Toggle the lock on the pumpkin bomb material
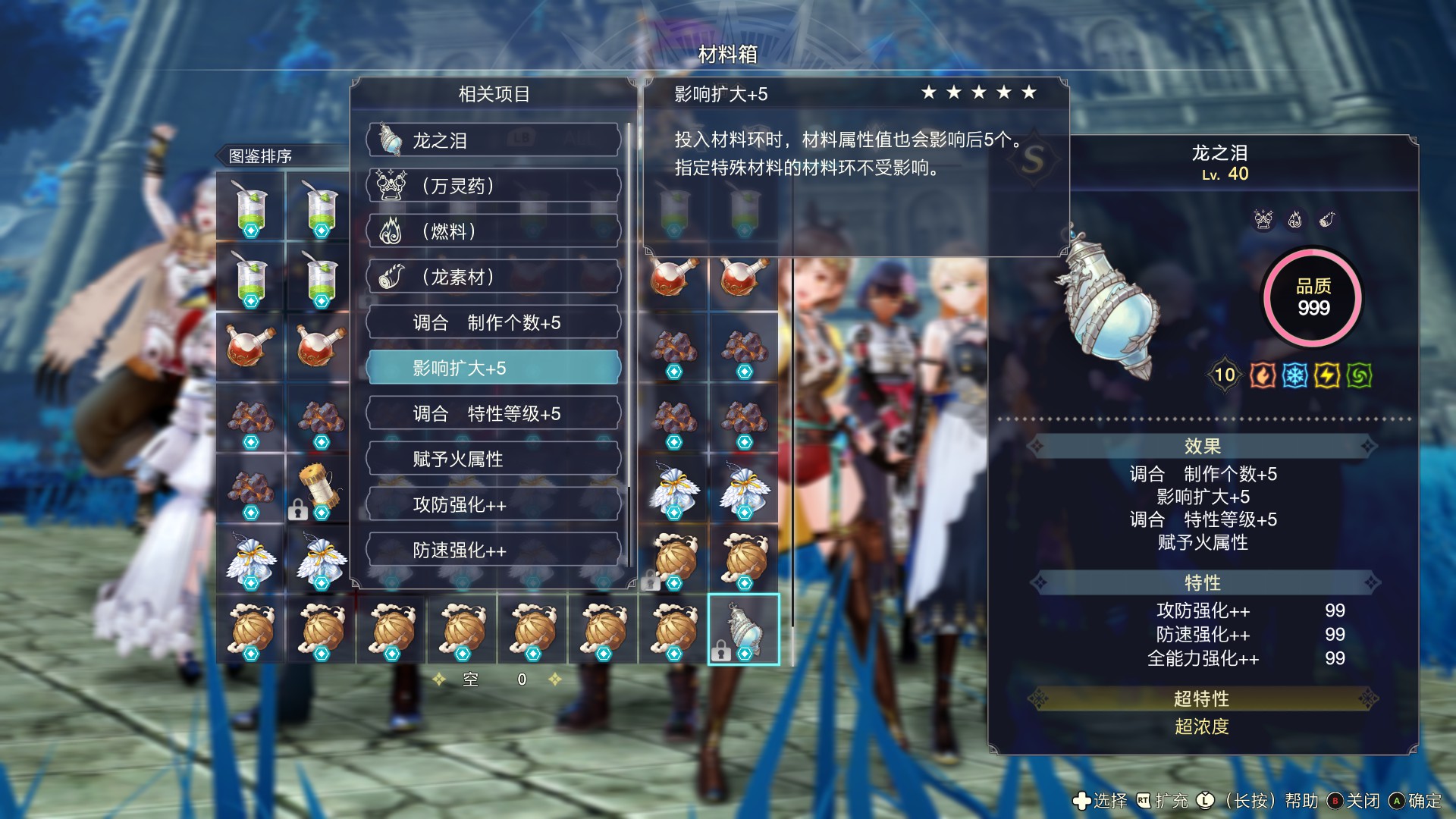The height and width of the screenshot is (819, 1456). (x=651, y=581)
